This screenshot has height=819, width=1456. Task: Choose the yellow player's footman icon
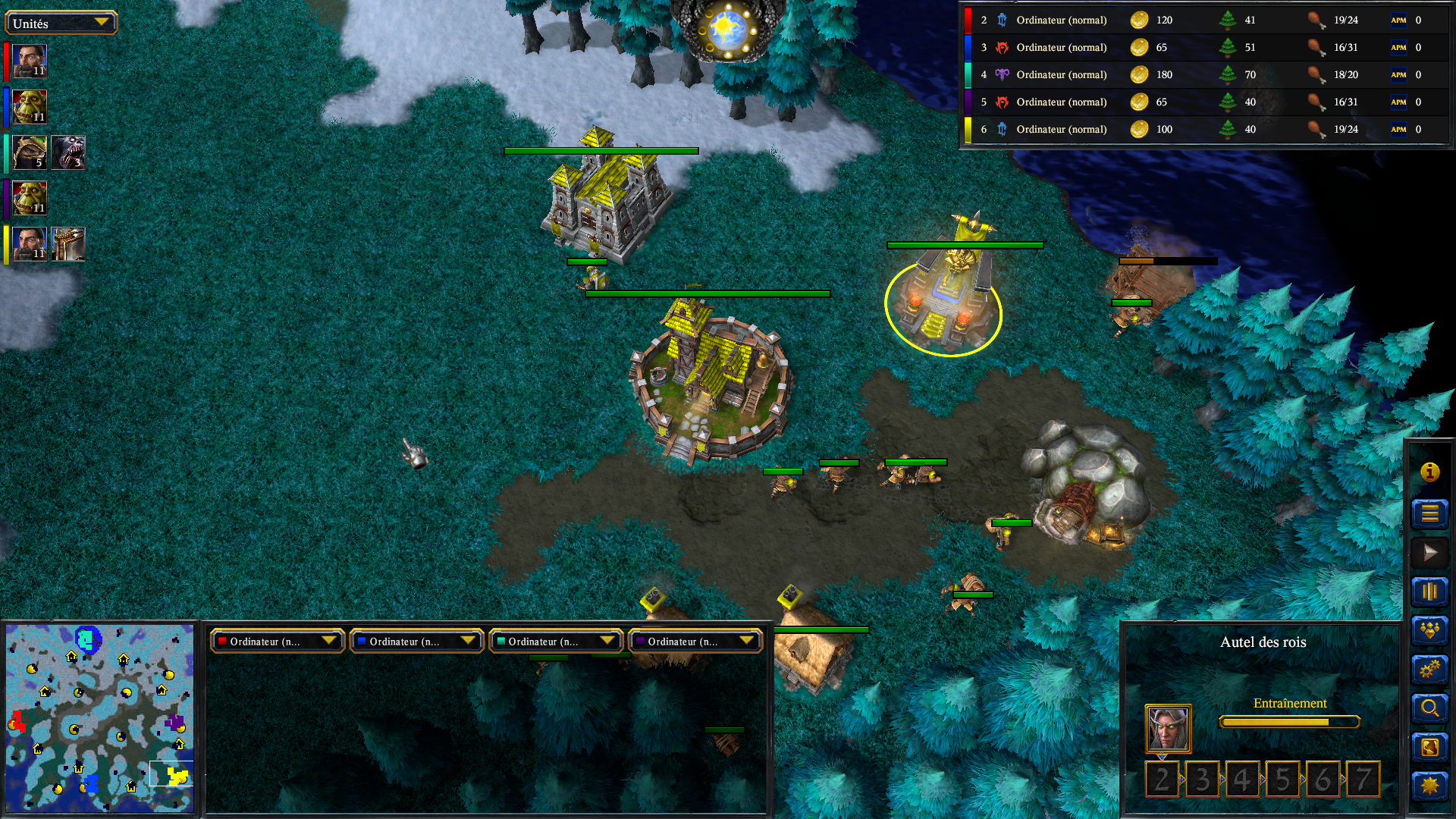point(68,244)
